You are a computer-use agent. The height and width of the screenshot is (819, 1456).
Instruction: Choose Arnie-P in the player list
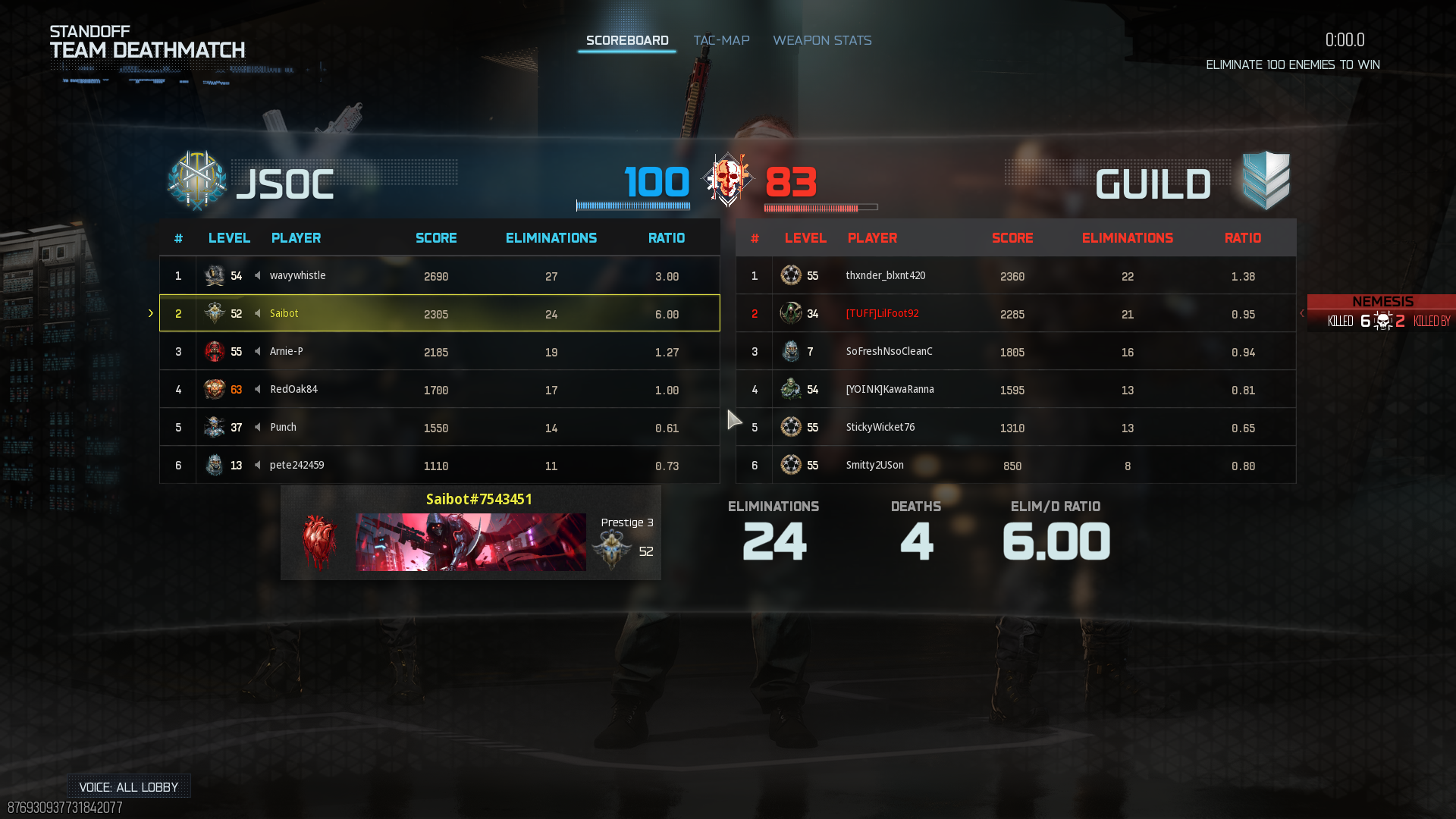click(440, 351)
